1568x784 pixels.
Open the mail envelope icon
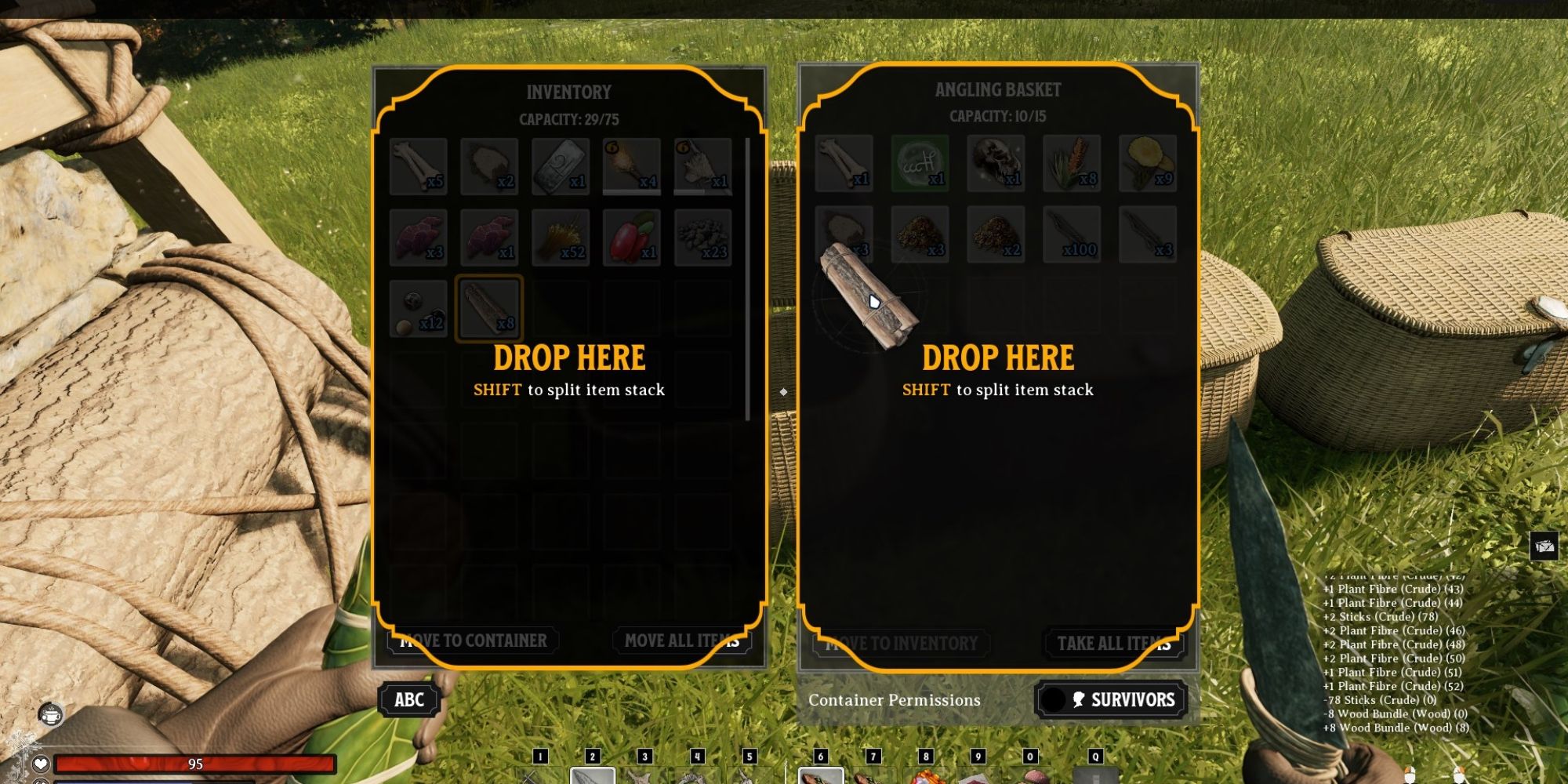click(1544, 546)
